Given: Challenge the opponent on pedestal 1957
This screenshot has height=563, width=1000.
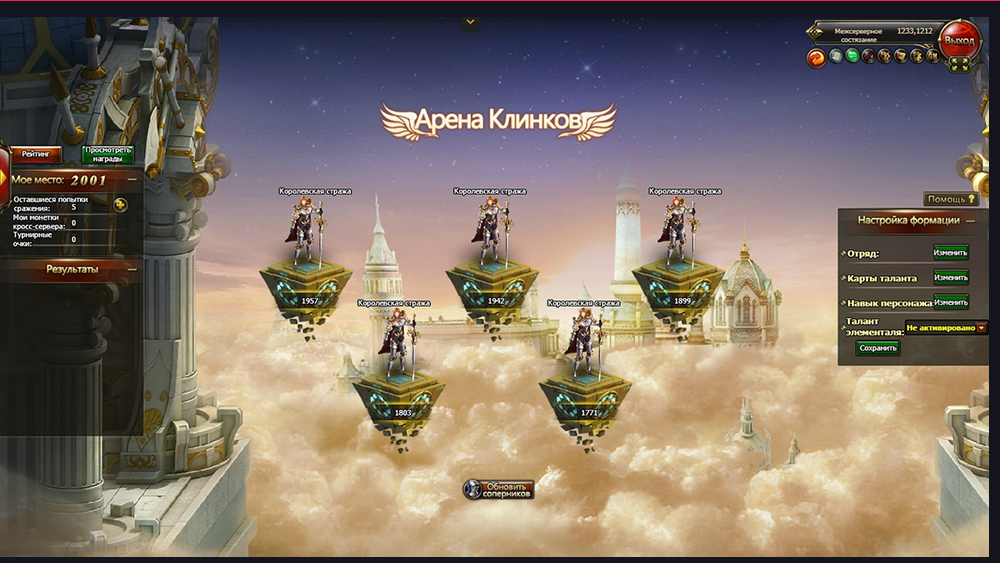Looking at the screenshot, I should tap(310, 240).
